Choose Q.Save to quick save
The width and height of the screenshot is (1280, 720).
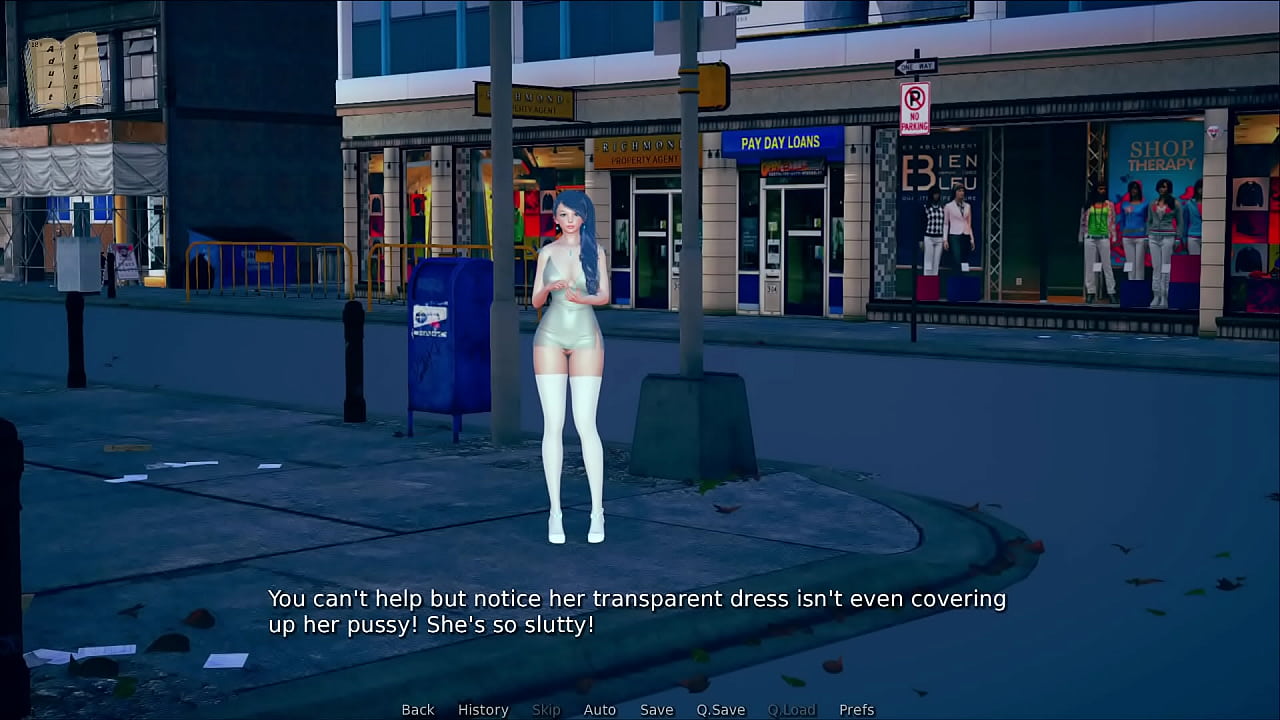721,710
